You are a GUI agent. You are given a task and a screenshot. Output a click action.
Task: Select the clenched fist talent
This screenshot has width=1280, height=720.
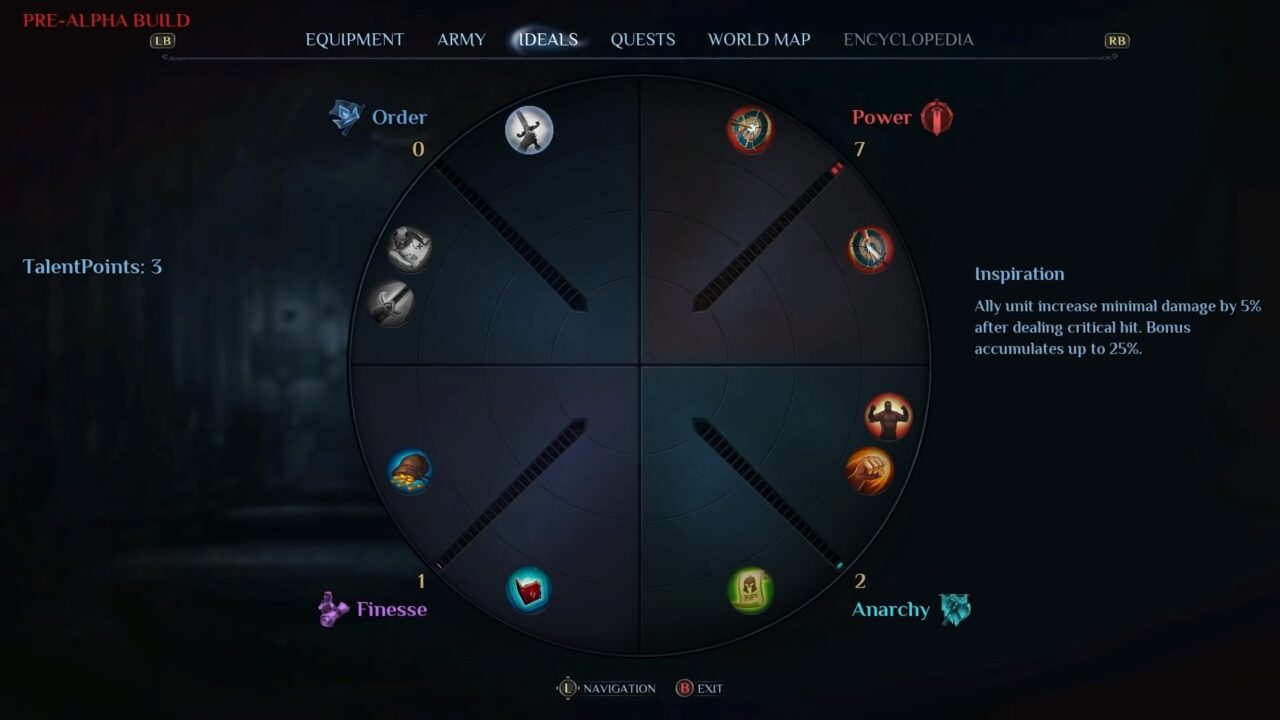(x=869, y=471)
